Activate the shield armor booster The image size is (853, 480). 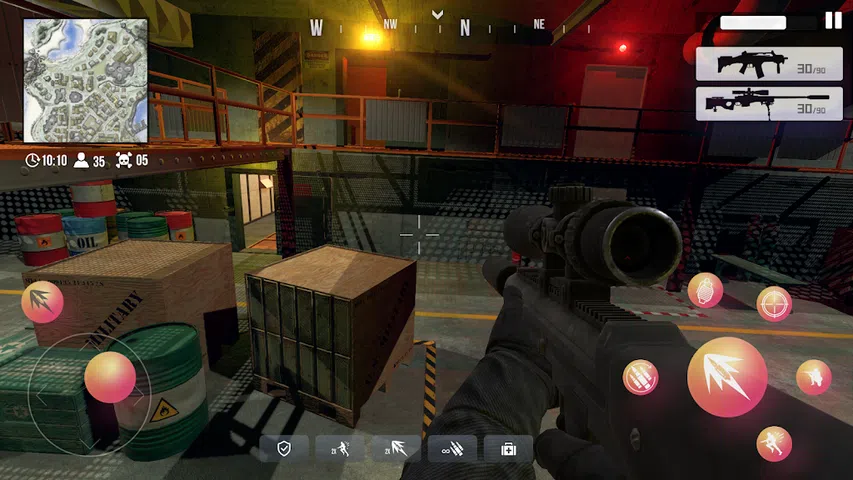point(284,449)
